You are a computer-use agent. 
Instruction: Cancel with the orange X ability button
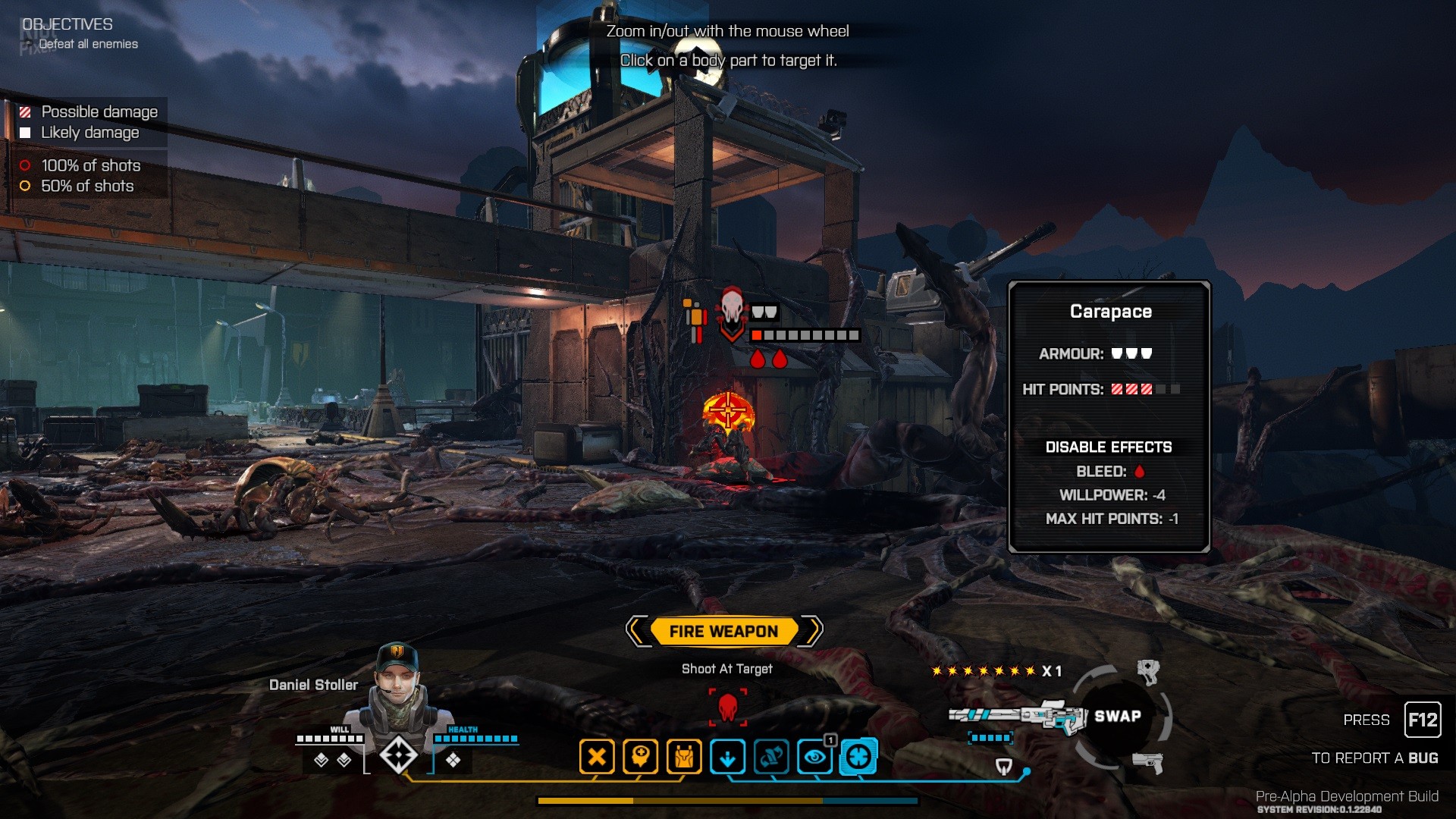(597, 757)
